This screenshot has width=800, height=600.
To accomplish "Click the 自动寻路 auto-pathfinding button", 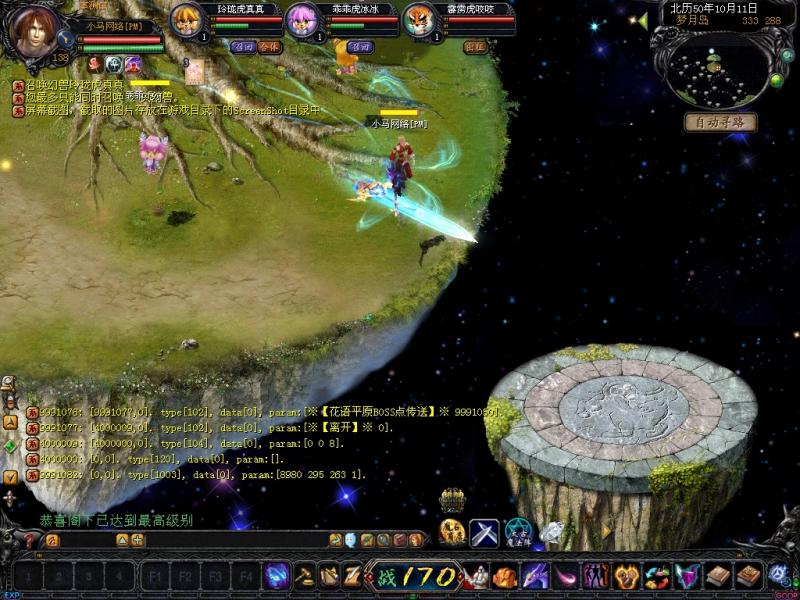I will pyautogui.click(x=720, y=122).
